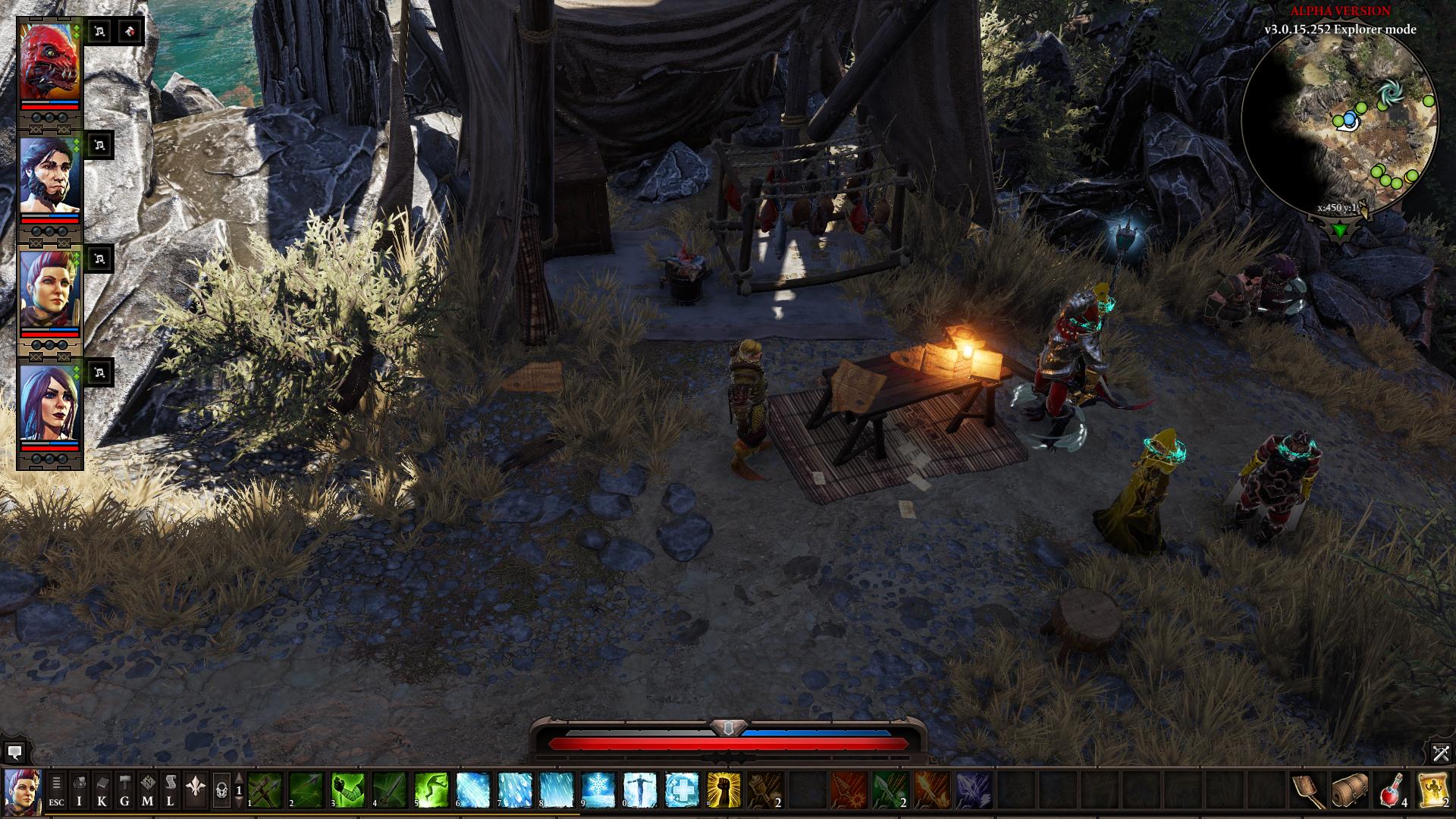Activate the blue healing cross skill

681,790
